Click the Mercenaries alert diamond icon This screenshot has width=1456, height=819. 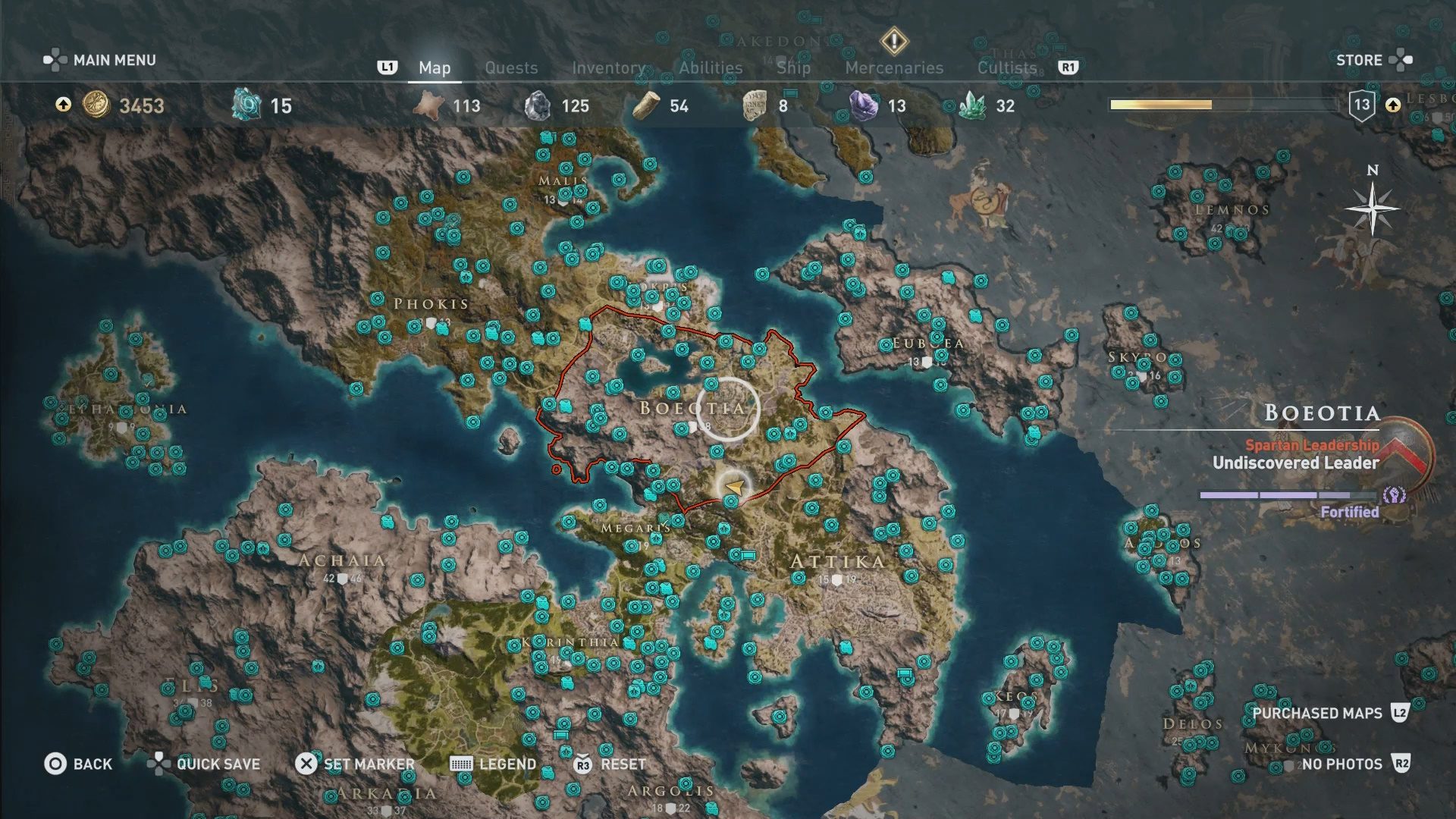click(x=894, y=41)
